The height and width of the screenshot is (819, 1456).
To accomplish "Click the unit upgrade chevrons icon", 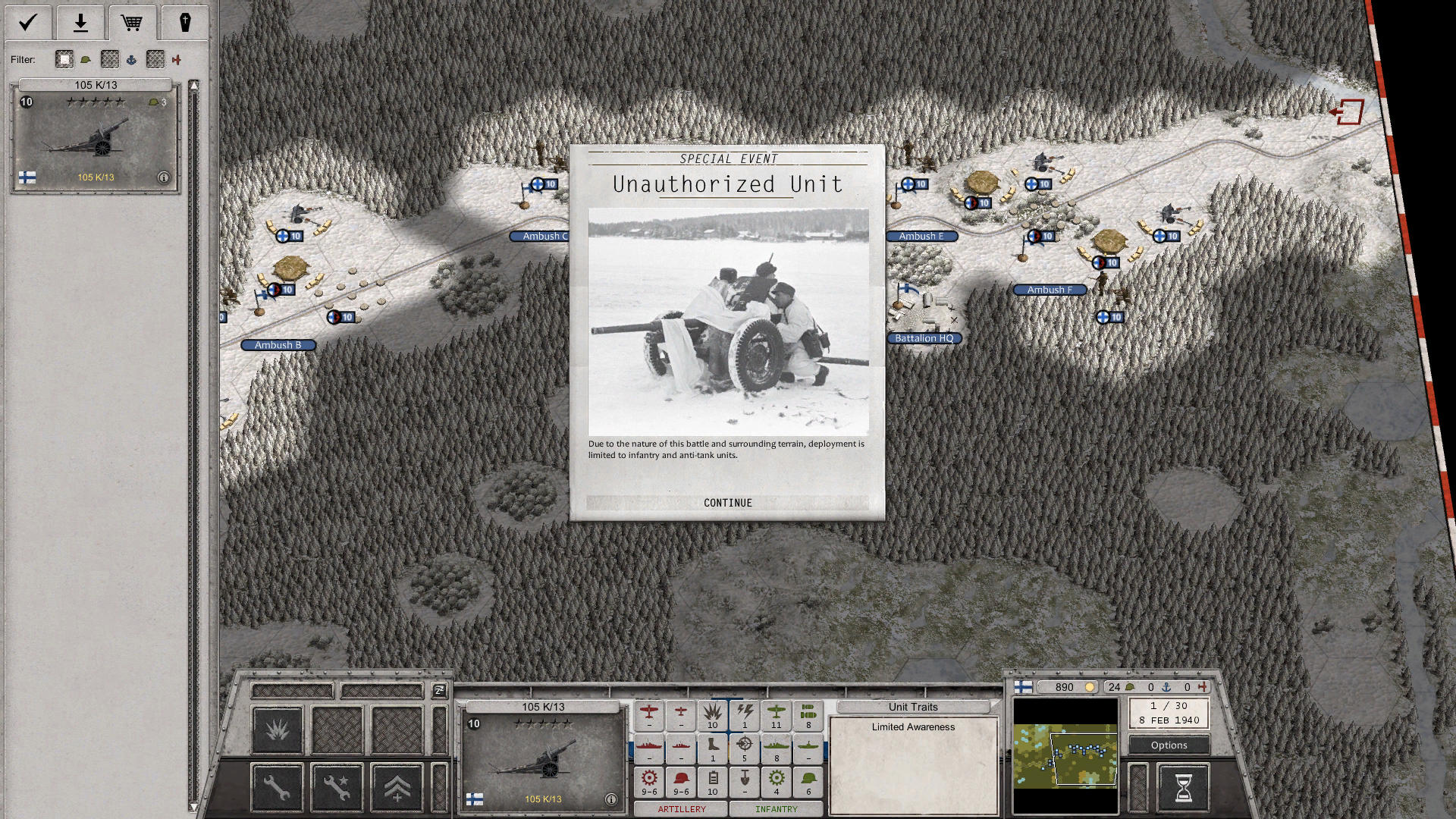I will [395, 786].
